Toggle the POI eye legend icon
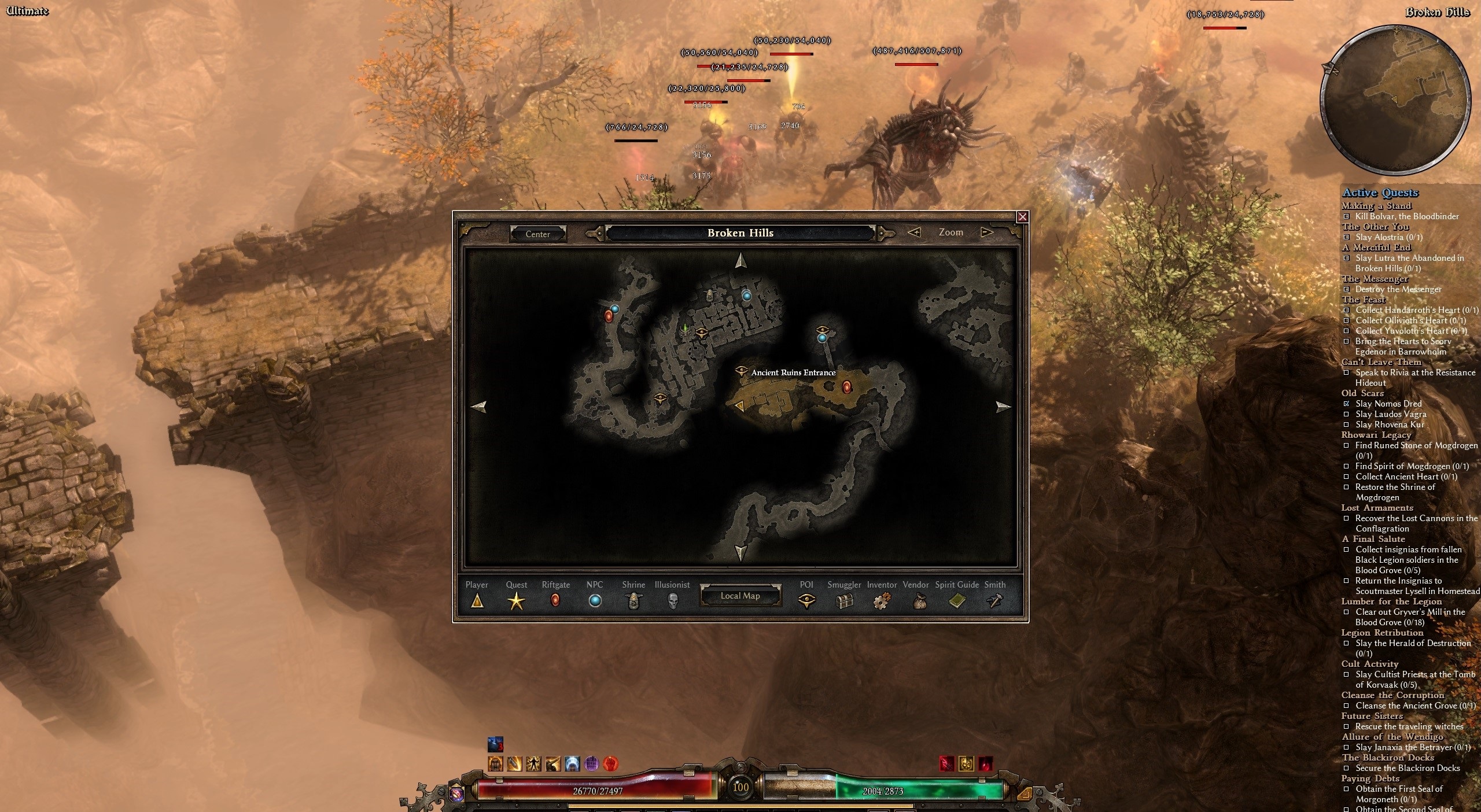 tap(806, 601)
